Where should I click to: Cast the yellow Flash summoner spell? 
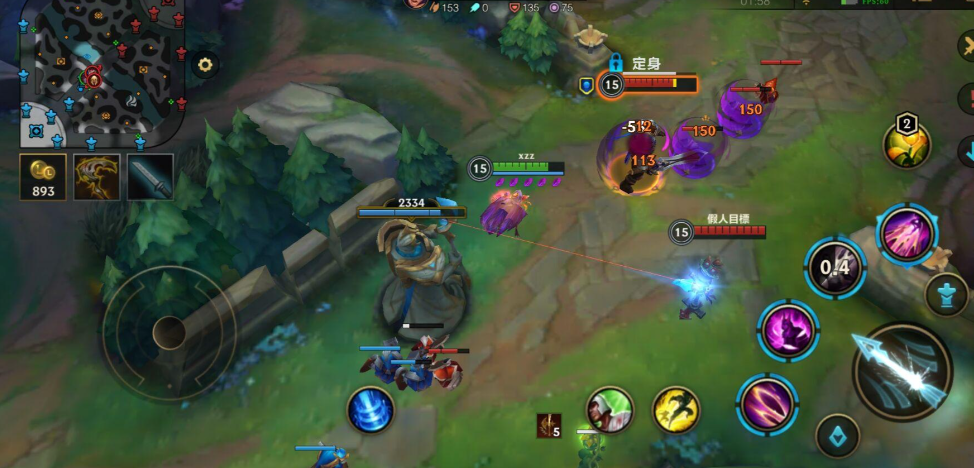(x=676, y=409)
